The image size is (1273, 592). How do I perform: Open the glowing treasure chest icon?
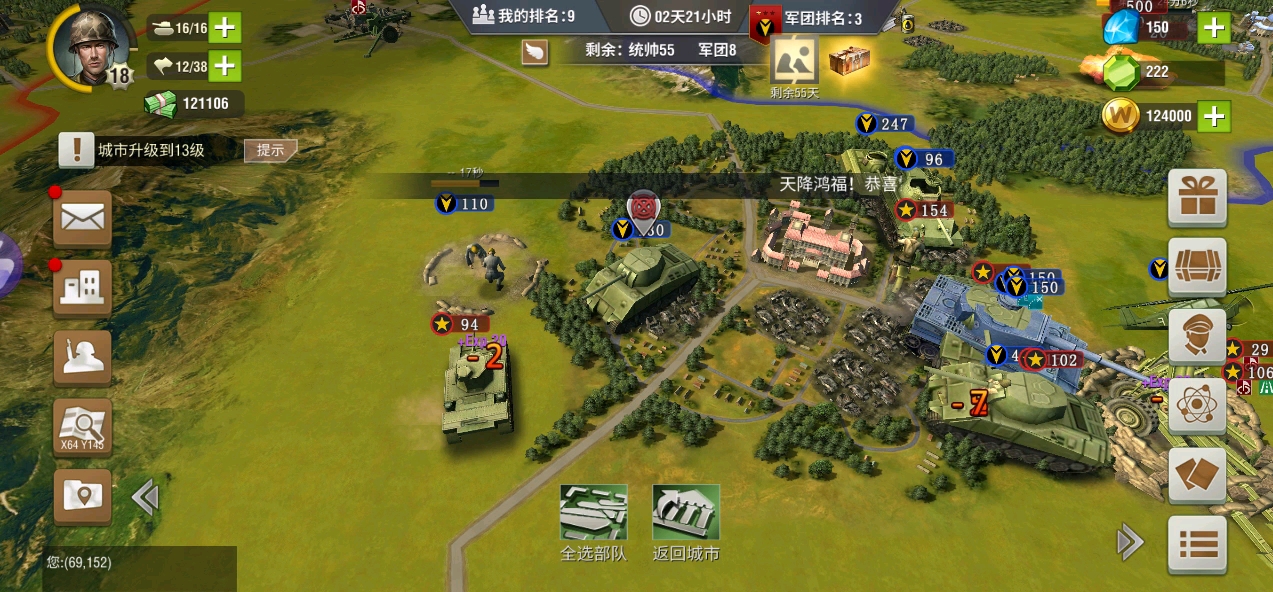(849, 61)
